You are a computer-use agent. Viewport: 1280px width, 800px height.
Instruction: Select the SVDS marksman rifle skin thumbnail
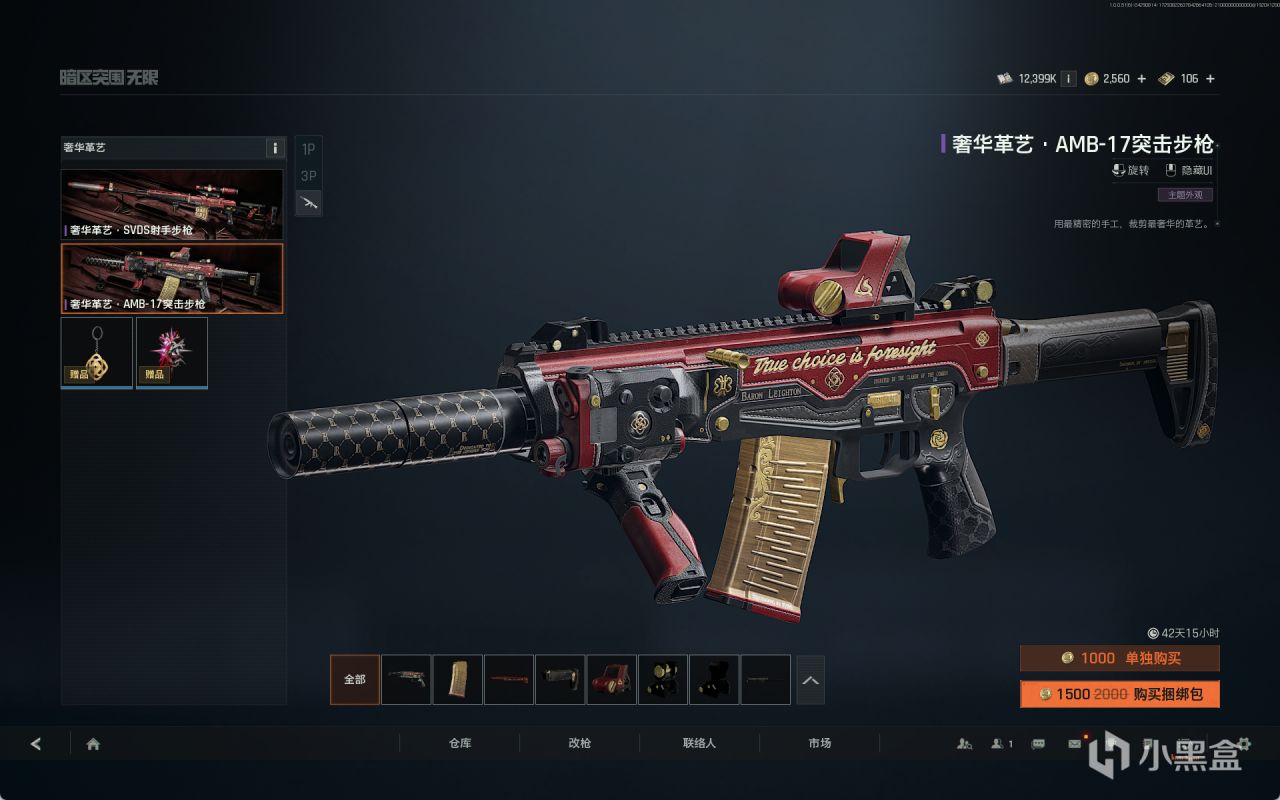[172, 205]
